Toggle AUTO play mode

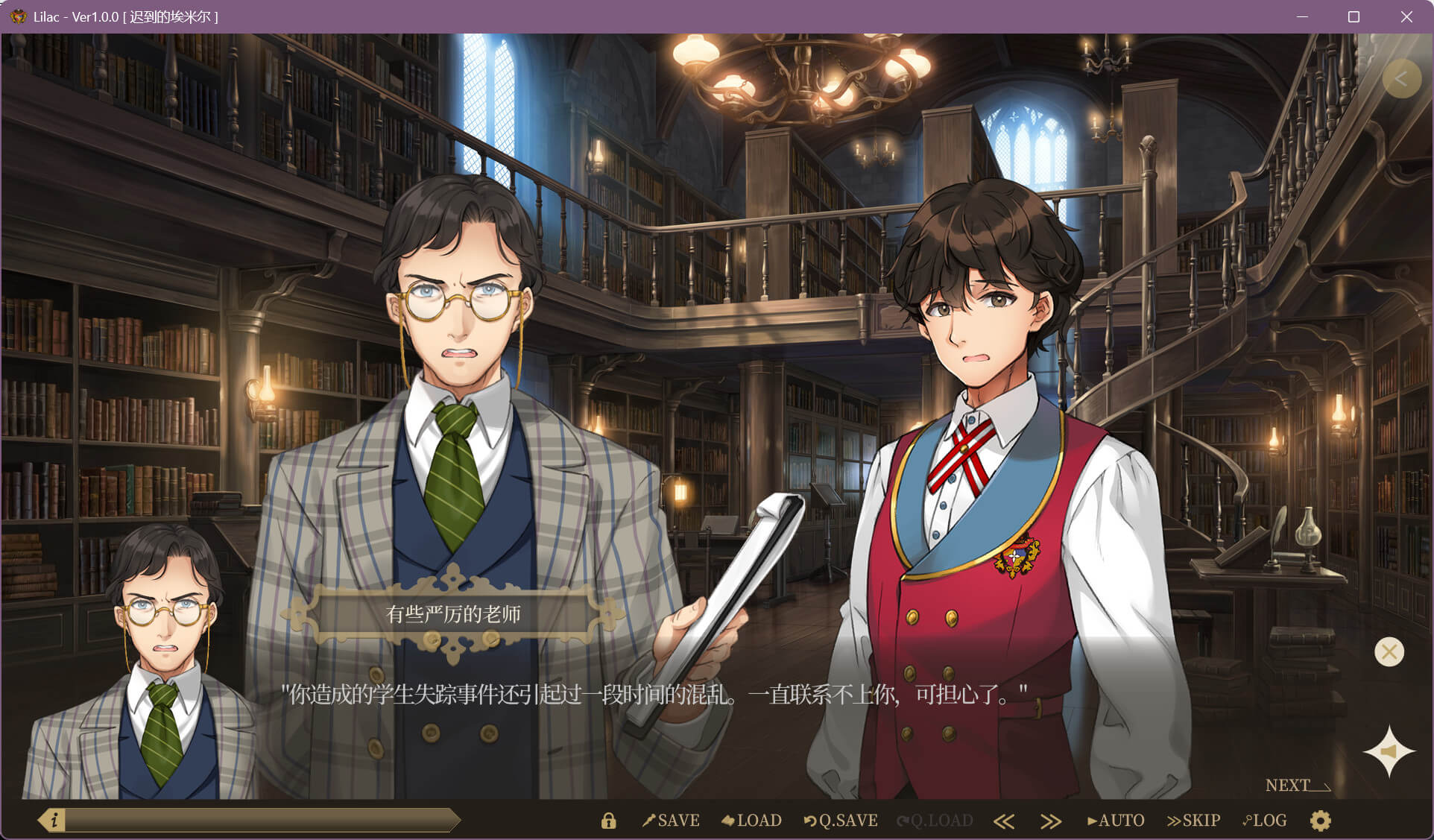pos(1116,821)
